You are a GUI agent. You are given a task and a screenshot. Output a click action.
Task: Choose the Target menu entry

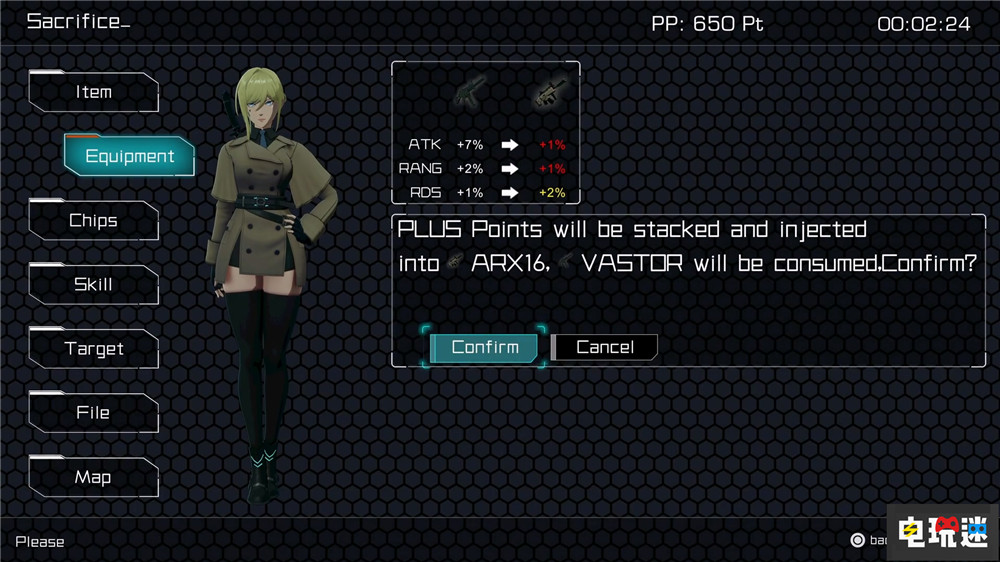click(94, 349)
